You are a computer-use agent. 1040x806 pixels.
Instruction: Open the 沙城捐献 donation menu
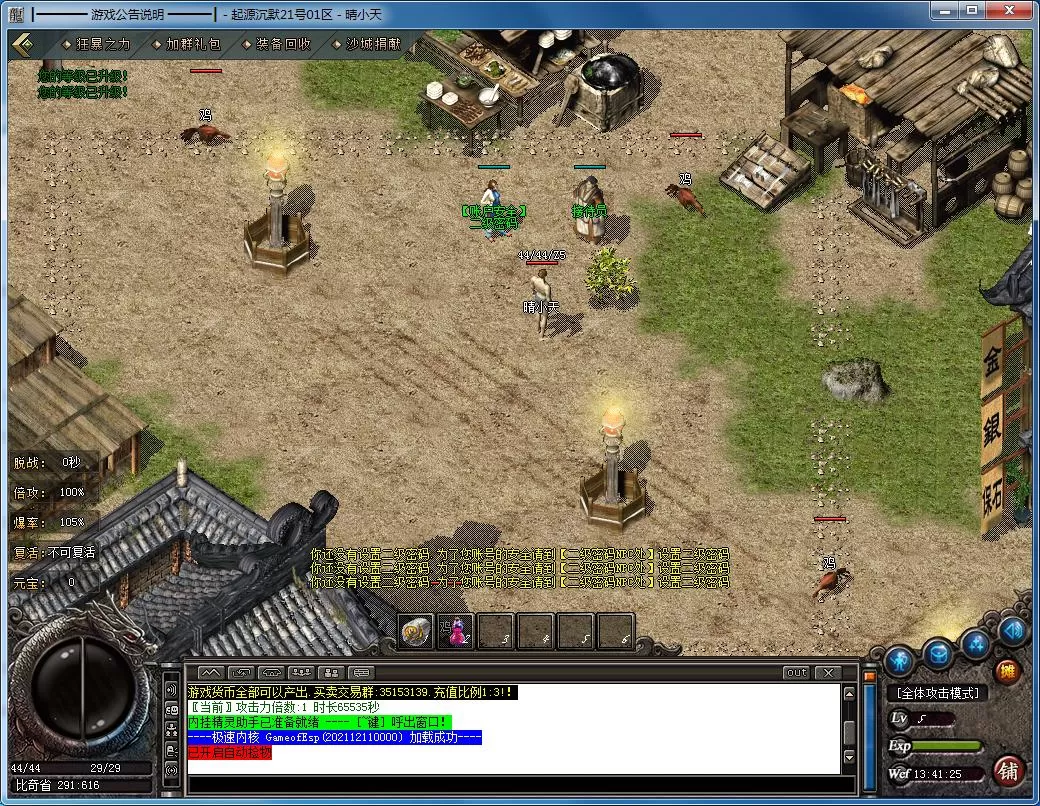366,44
